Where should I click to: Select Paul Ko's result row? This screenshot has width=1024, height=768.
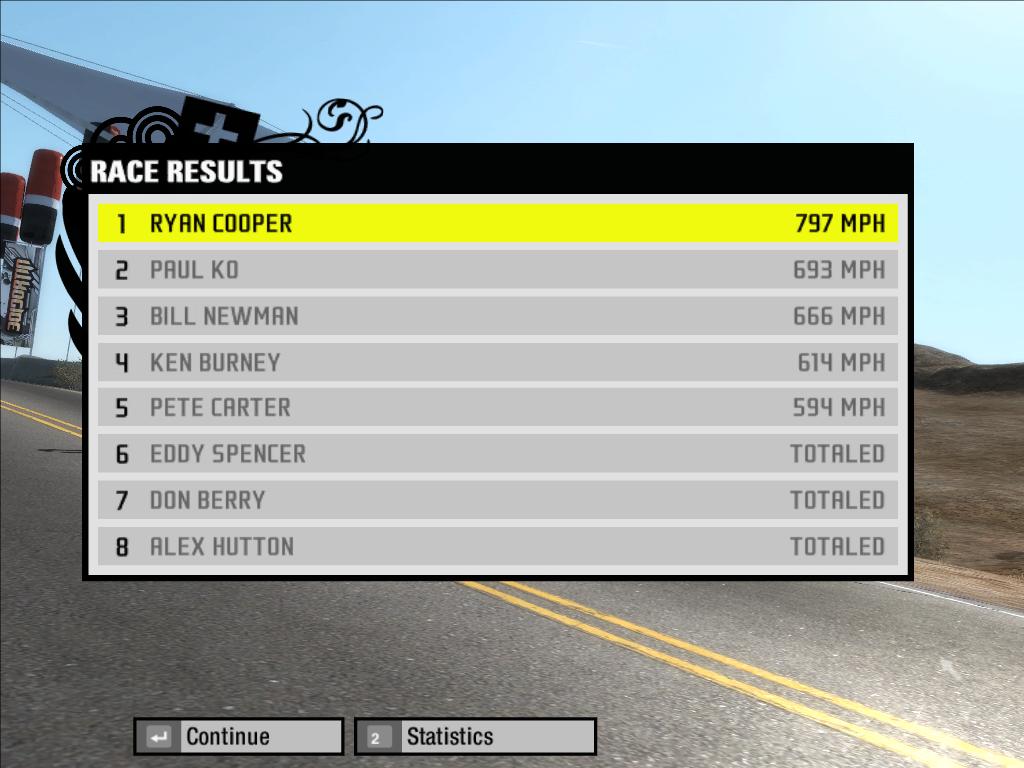(497, 270)
